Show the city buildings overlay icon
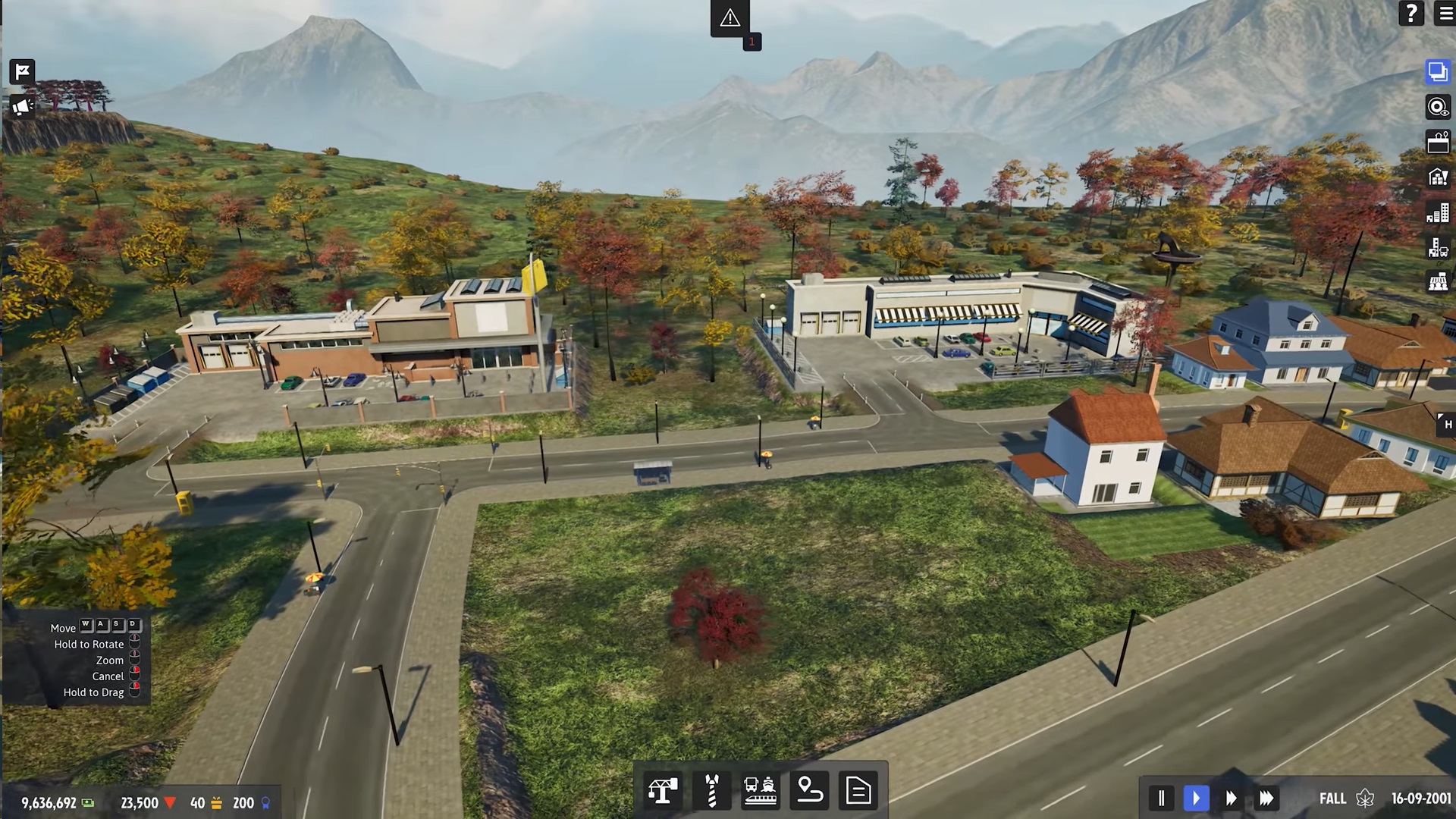The height and width of the screenshot is (819, 1456). [1437, 213]
